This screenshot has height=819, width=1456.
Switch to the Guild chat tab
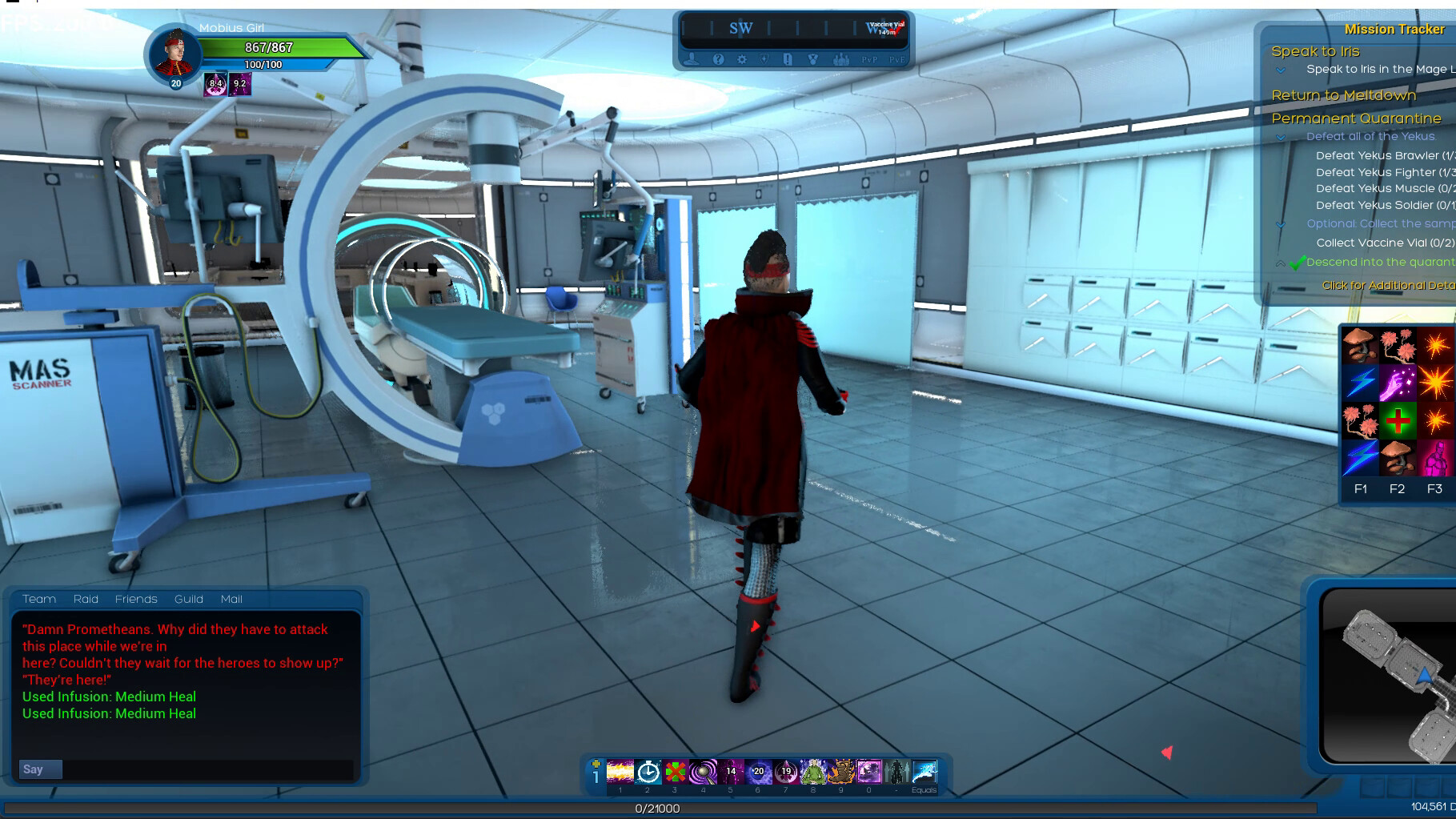[x=189, y=599]
